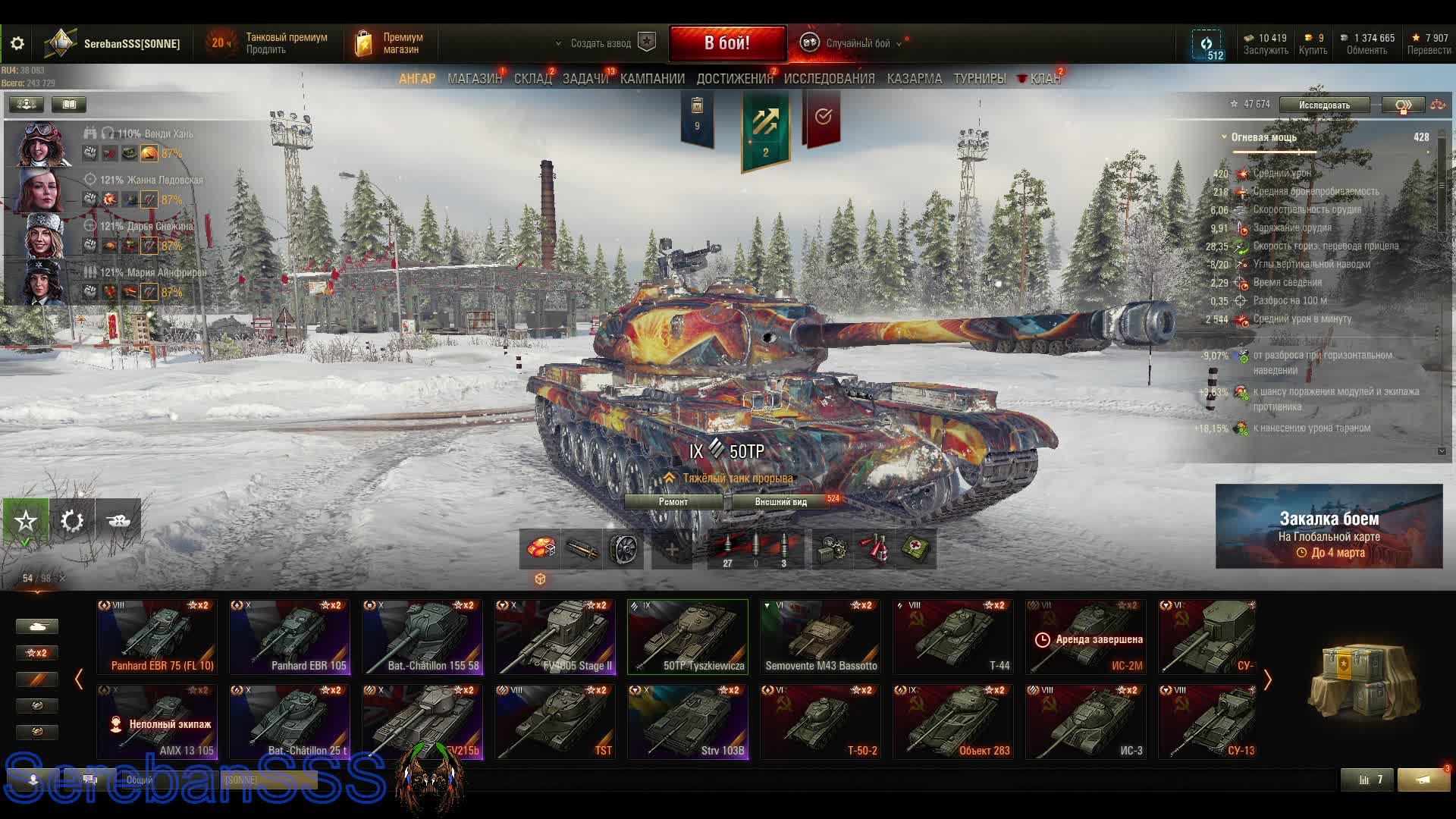Screen dimensions: 1456x819
Task: Open Внешний вид customization
Action: (781, 502)
